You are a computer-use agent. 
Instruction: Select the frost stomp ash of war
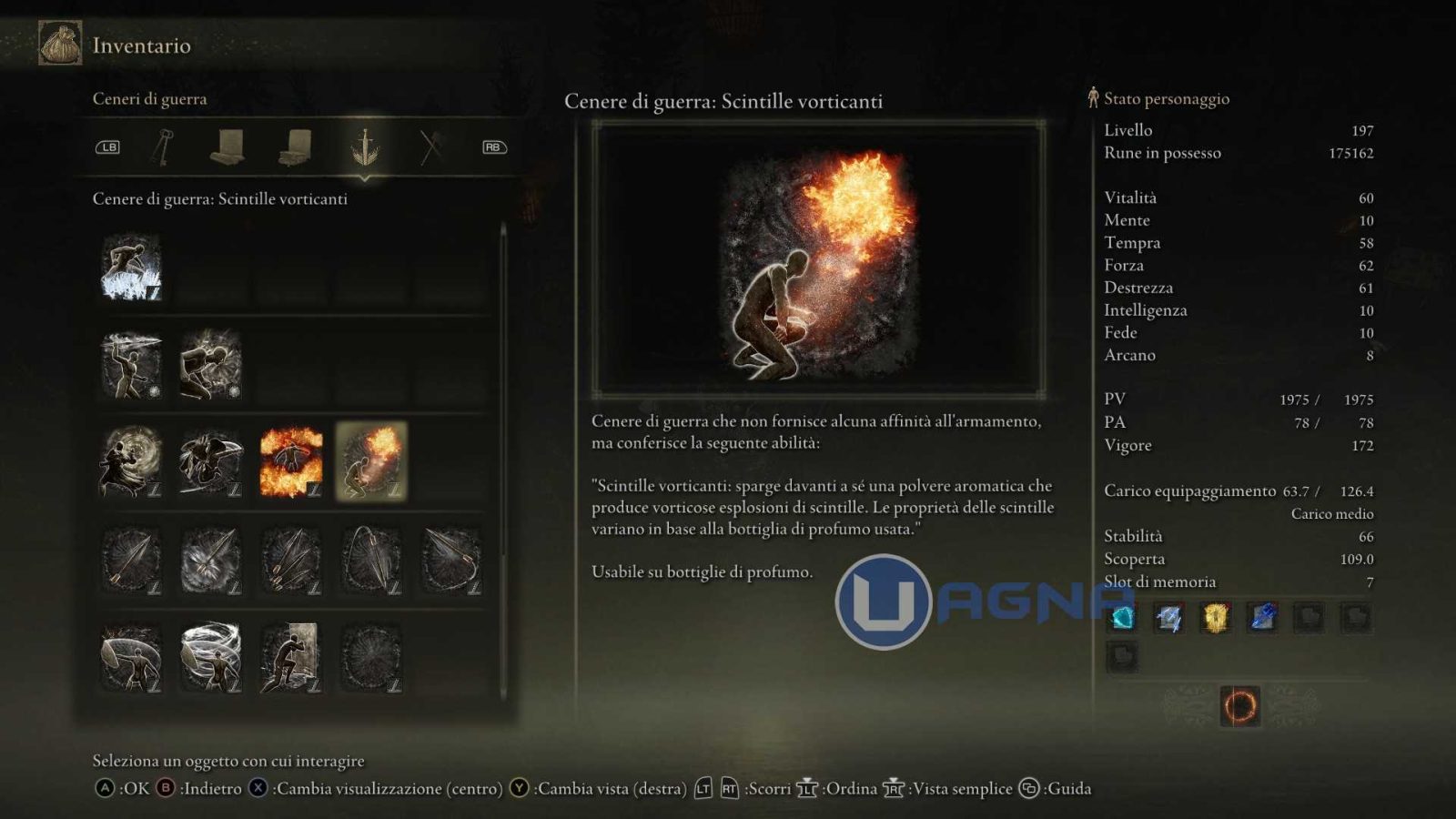point(131,267)
